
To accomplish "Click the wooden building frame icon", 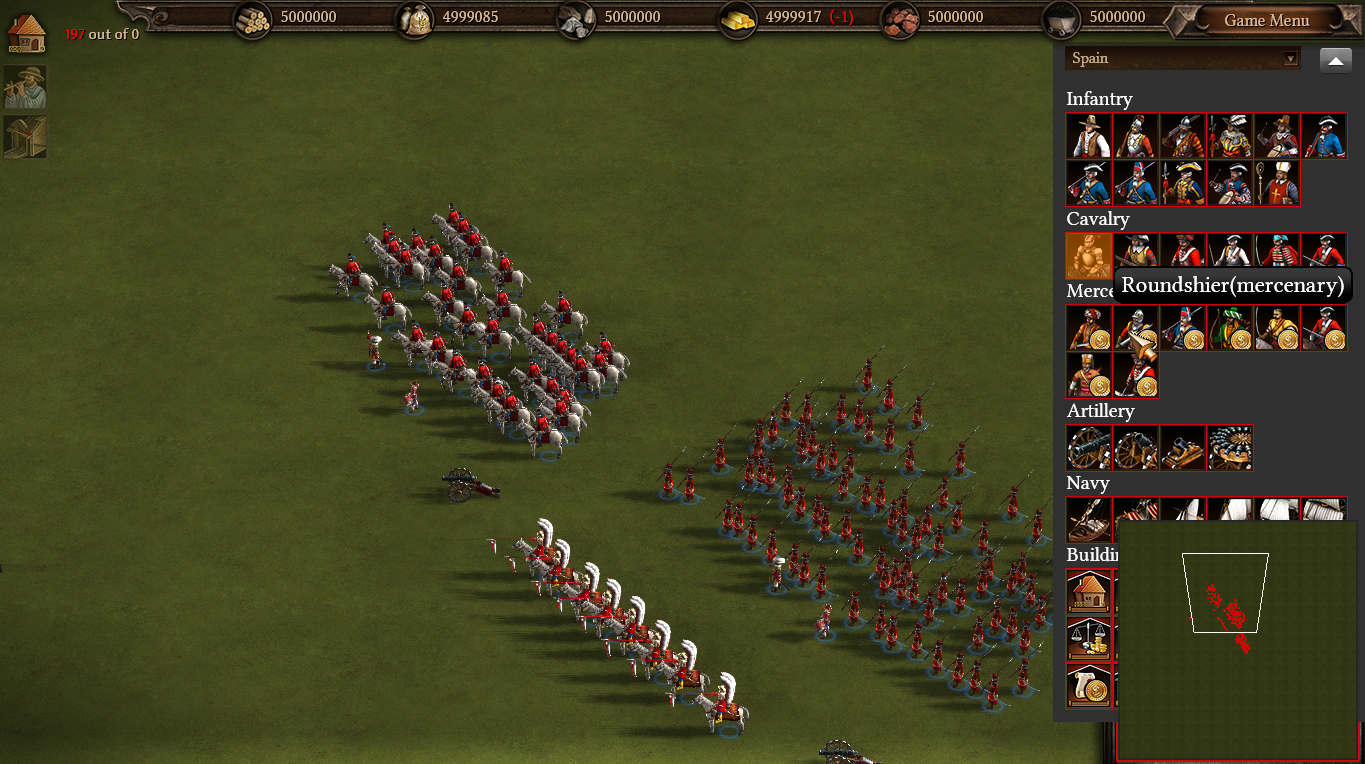I will click(25, 137).
